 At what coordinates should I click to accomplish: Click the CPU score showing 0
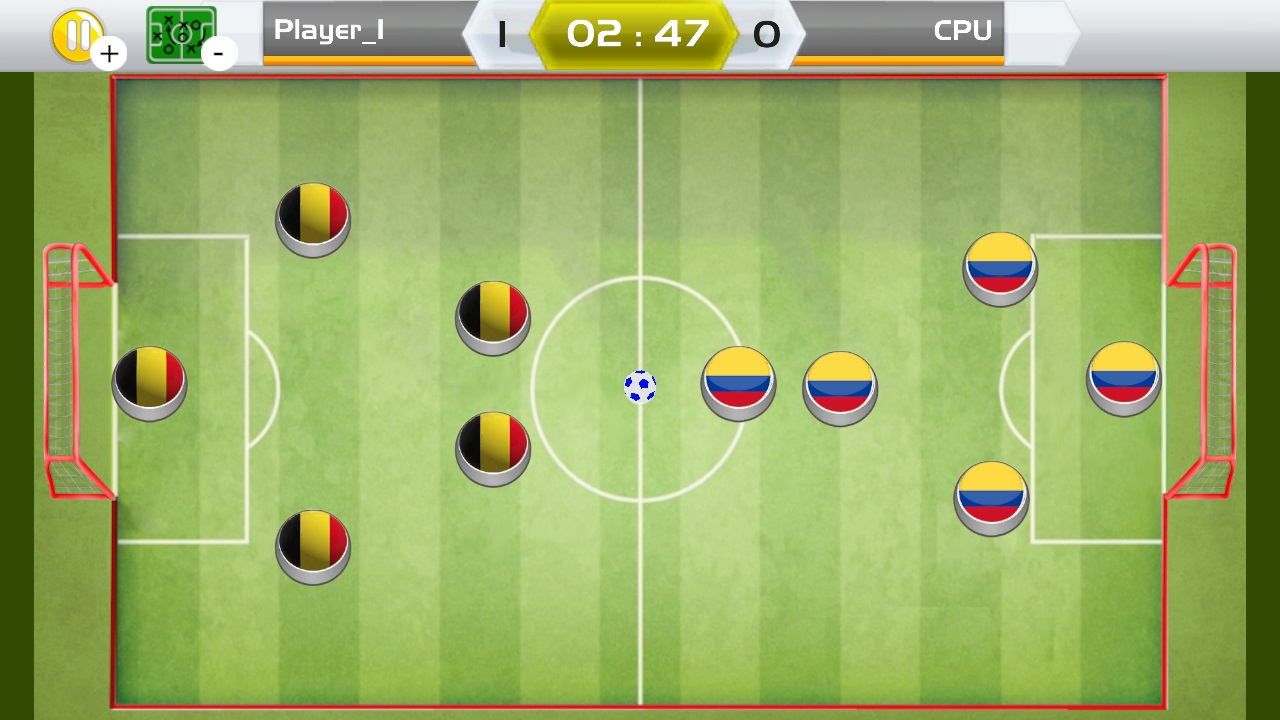pyautogui.click(x=767, y=36)
